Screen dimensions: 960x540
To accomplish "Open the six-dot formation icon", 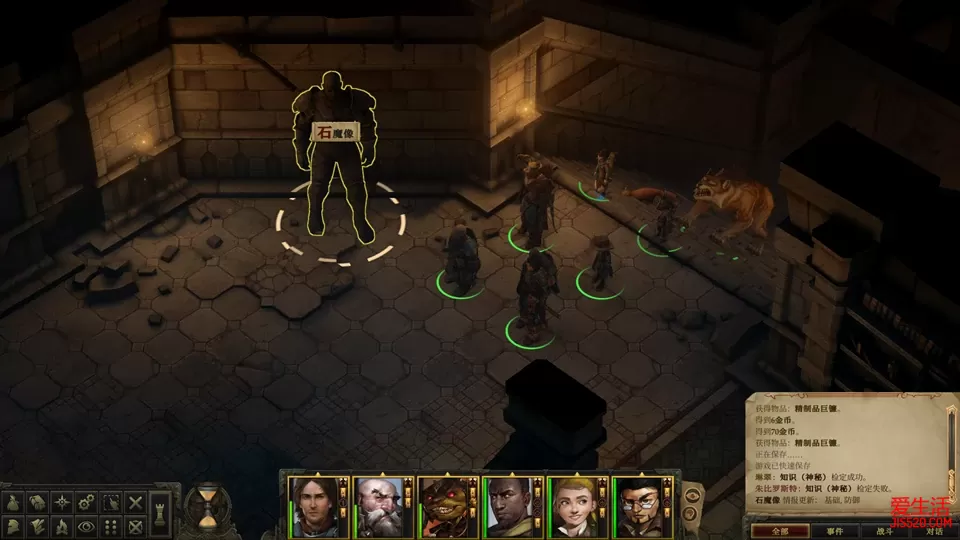I will tap(113, 525).
